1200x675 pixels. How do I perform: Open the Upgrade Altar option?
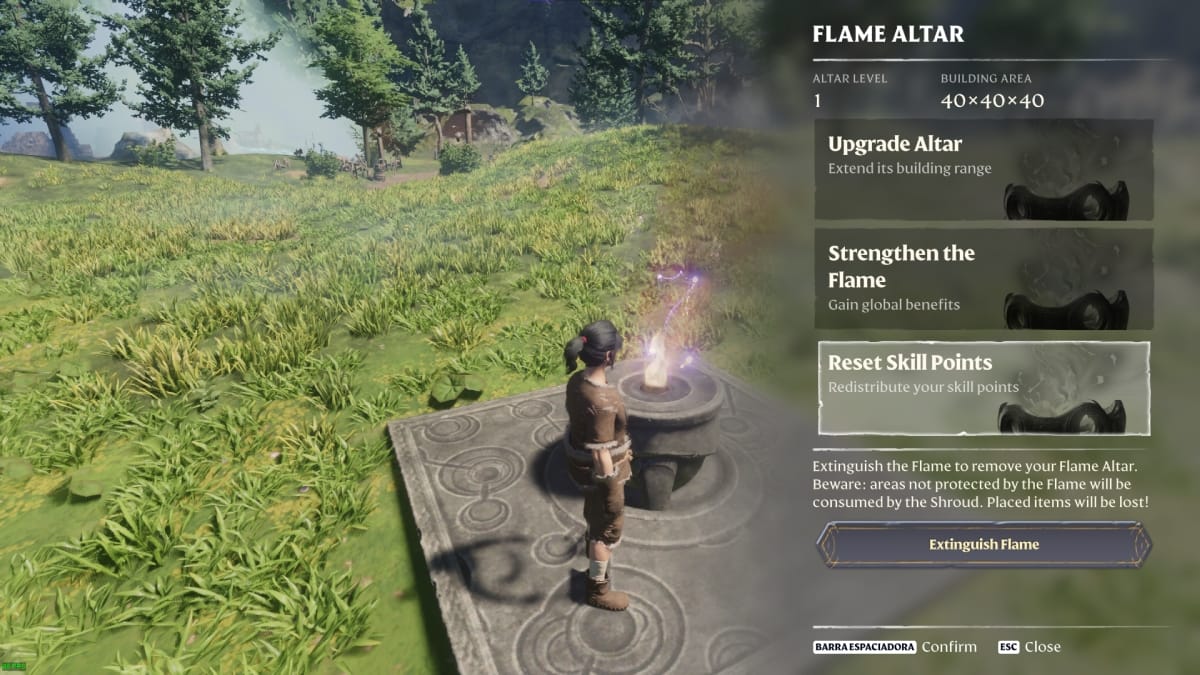pos(983,170)
